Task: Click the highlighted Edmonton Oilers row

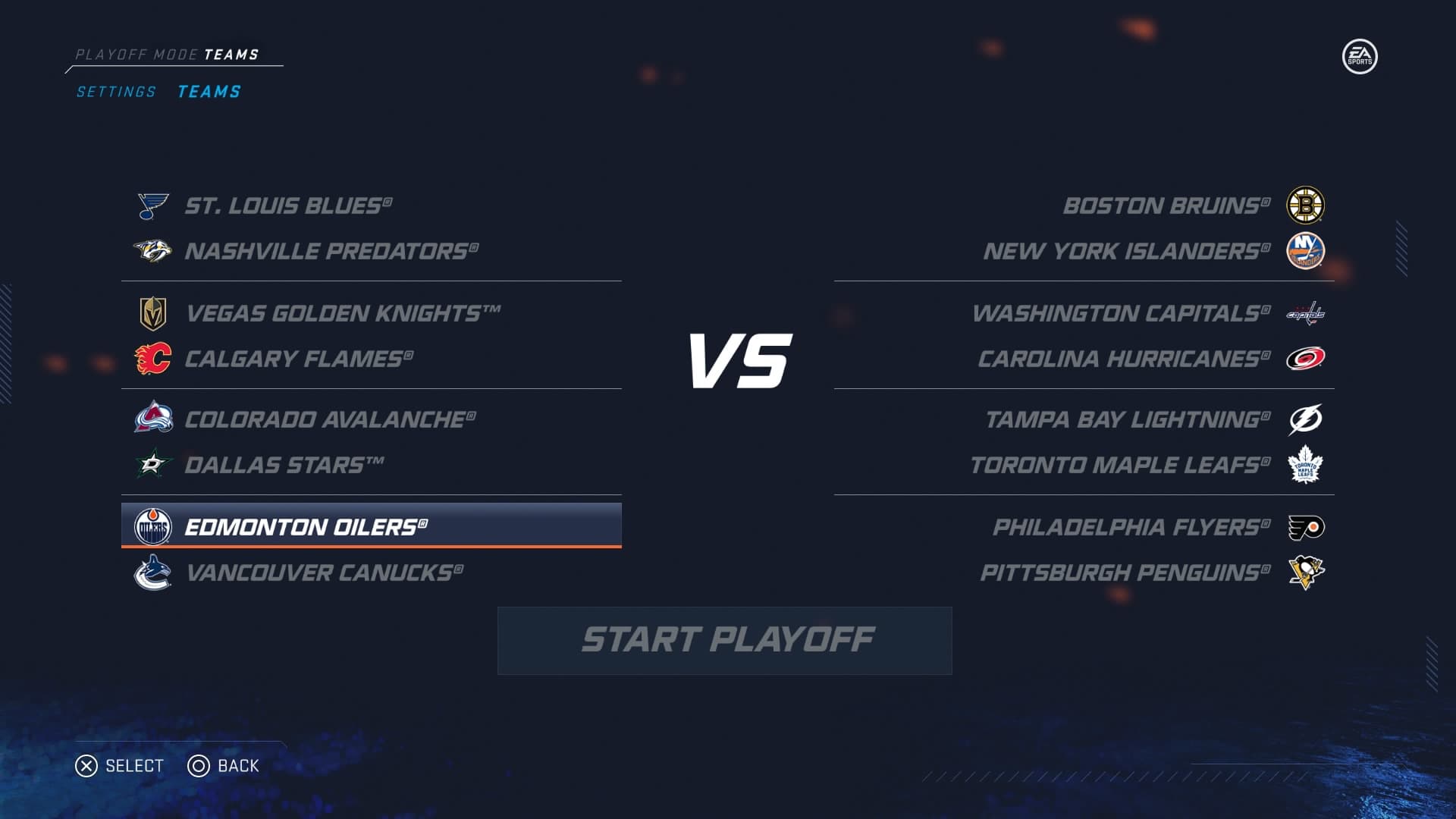Action: coord(371,526)
